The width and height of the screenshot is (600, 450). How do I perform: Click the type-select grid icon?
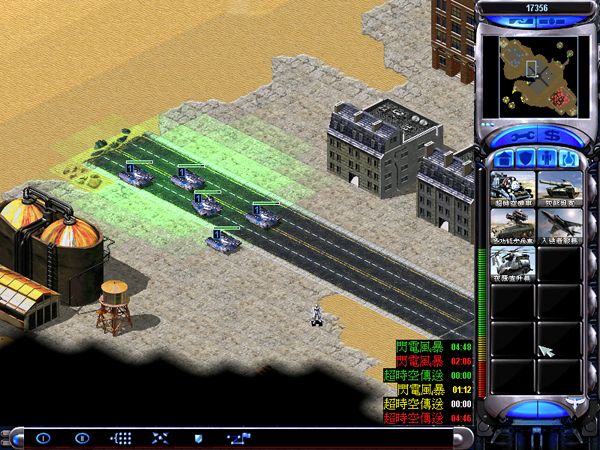click(122, 438)
